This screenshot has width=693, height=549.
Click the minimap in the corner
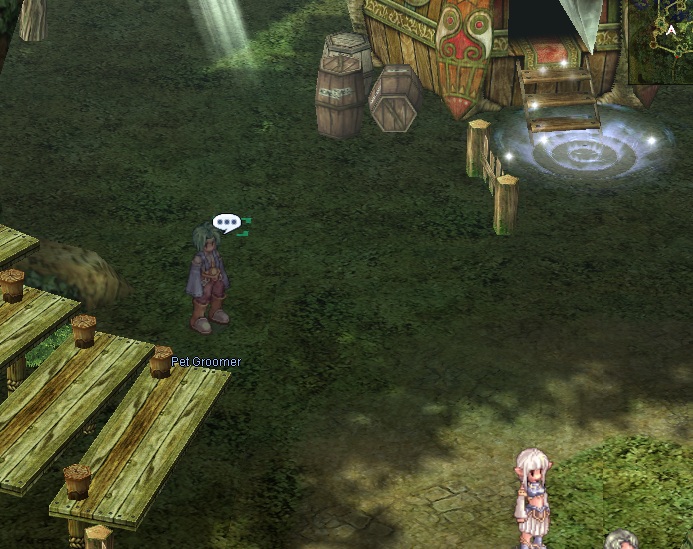click(661, 41)
